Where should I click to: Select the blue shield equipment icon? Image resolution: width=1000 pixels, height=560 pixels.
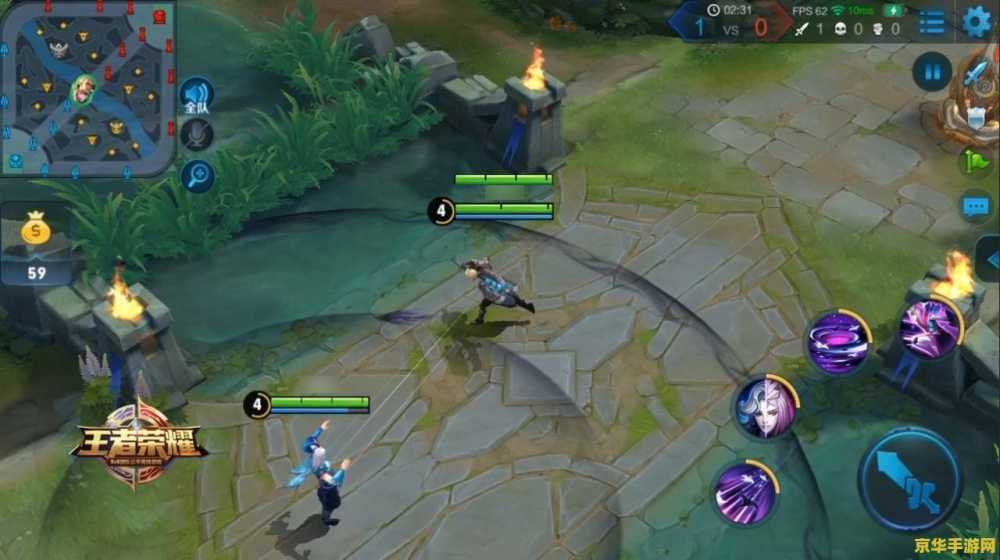[977, 117]
